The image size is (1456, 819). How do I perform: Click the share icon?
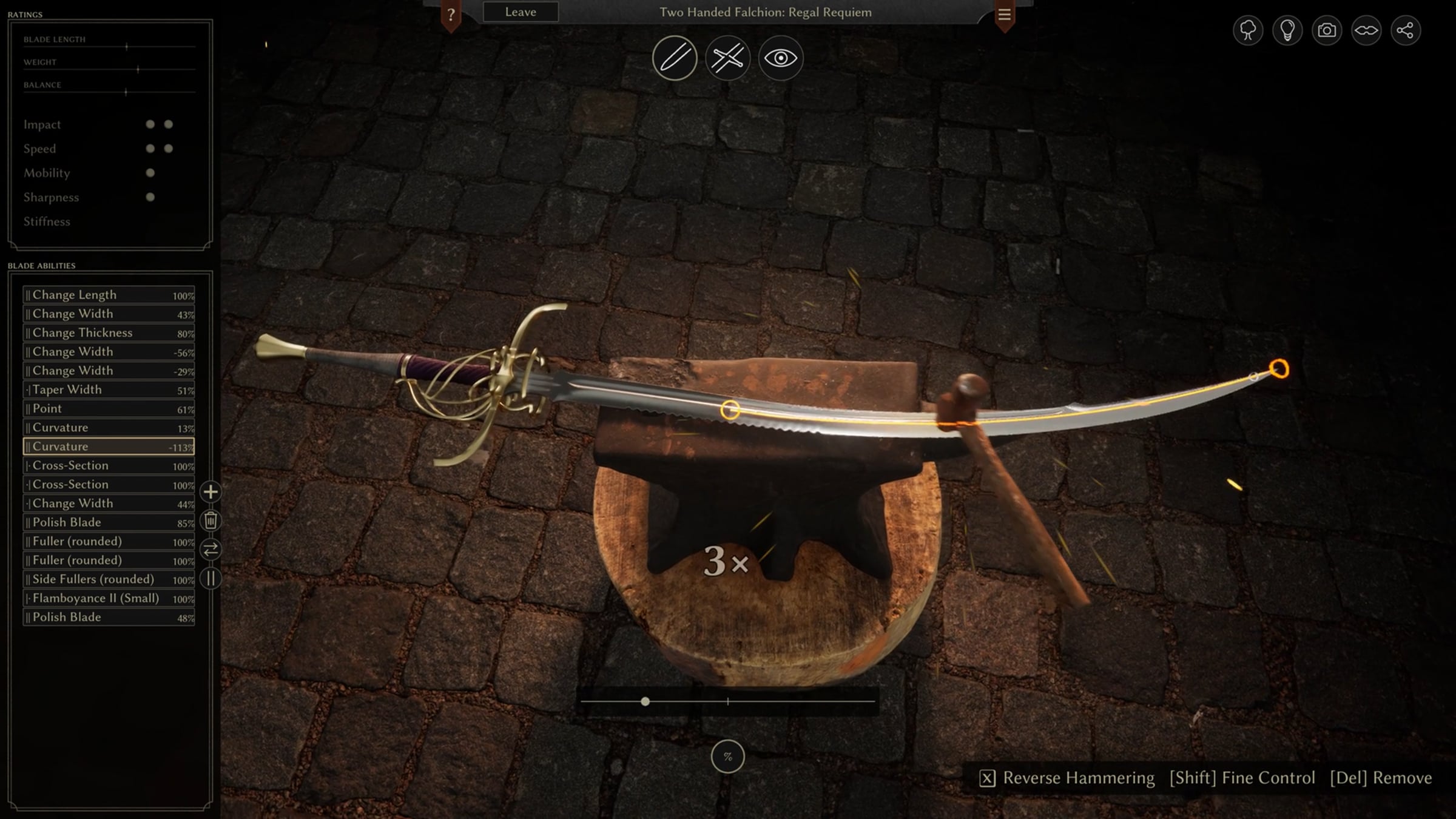click(1405, 30)
